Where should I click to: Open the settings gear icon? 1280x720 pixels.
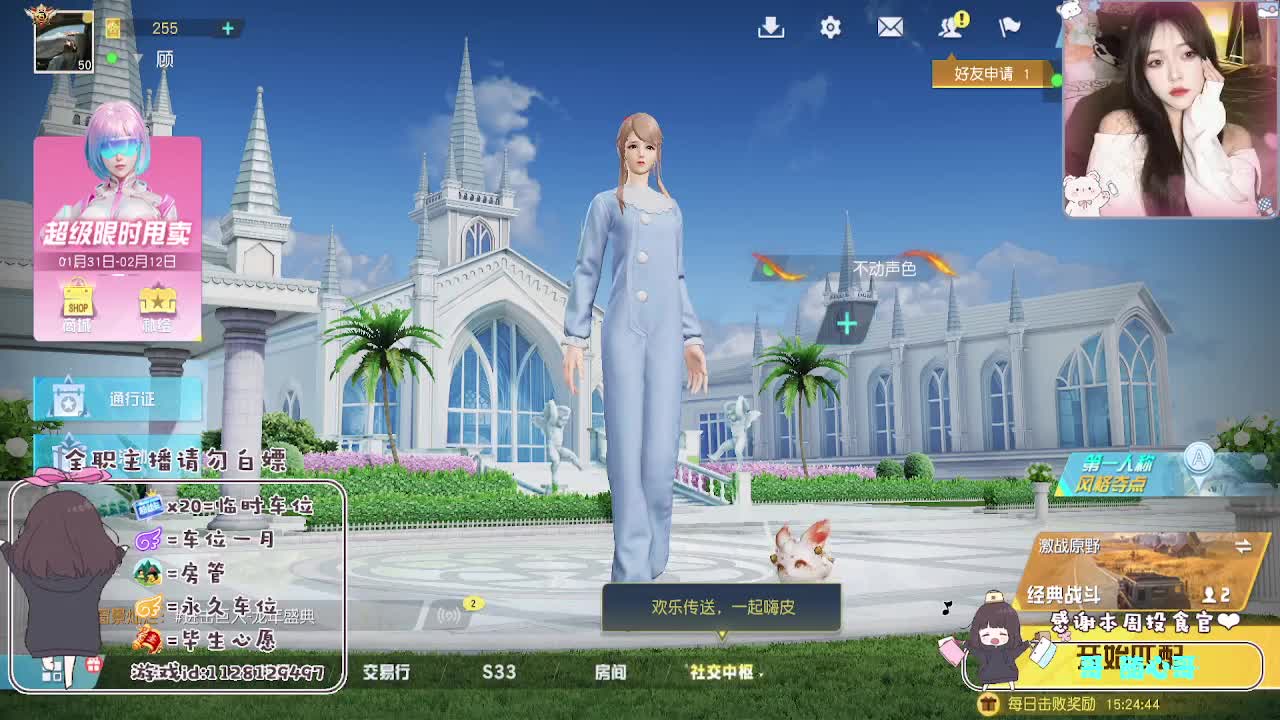tap(829, 28)
